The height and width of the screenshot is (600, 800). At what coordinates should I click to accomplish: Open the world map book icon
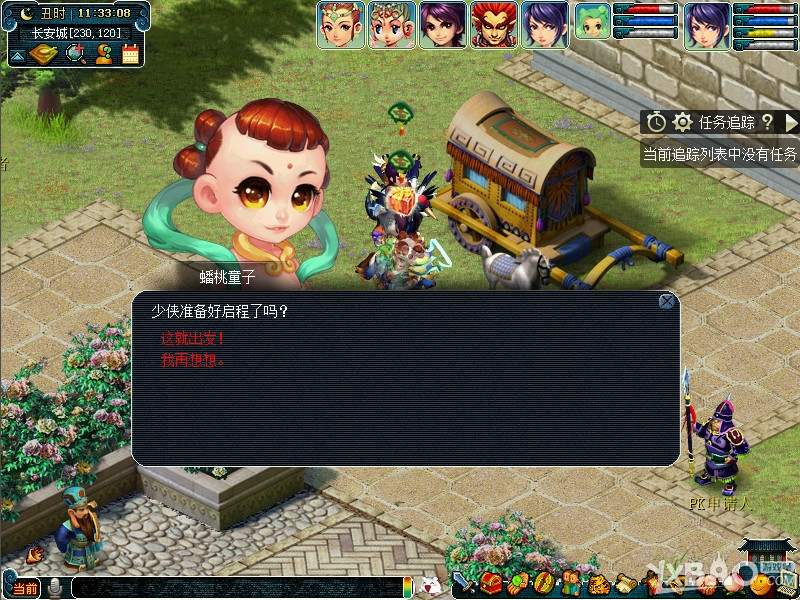(x=42, y=55)
